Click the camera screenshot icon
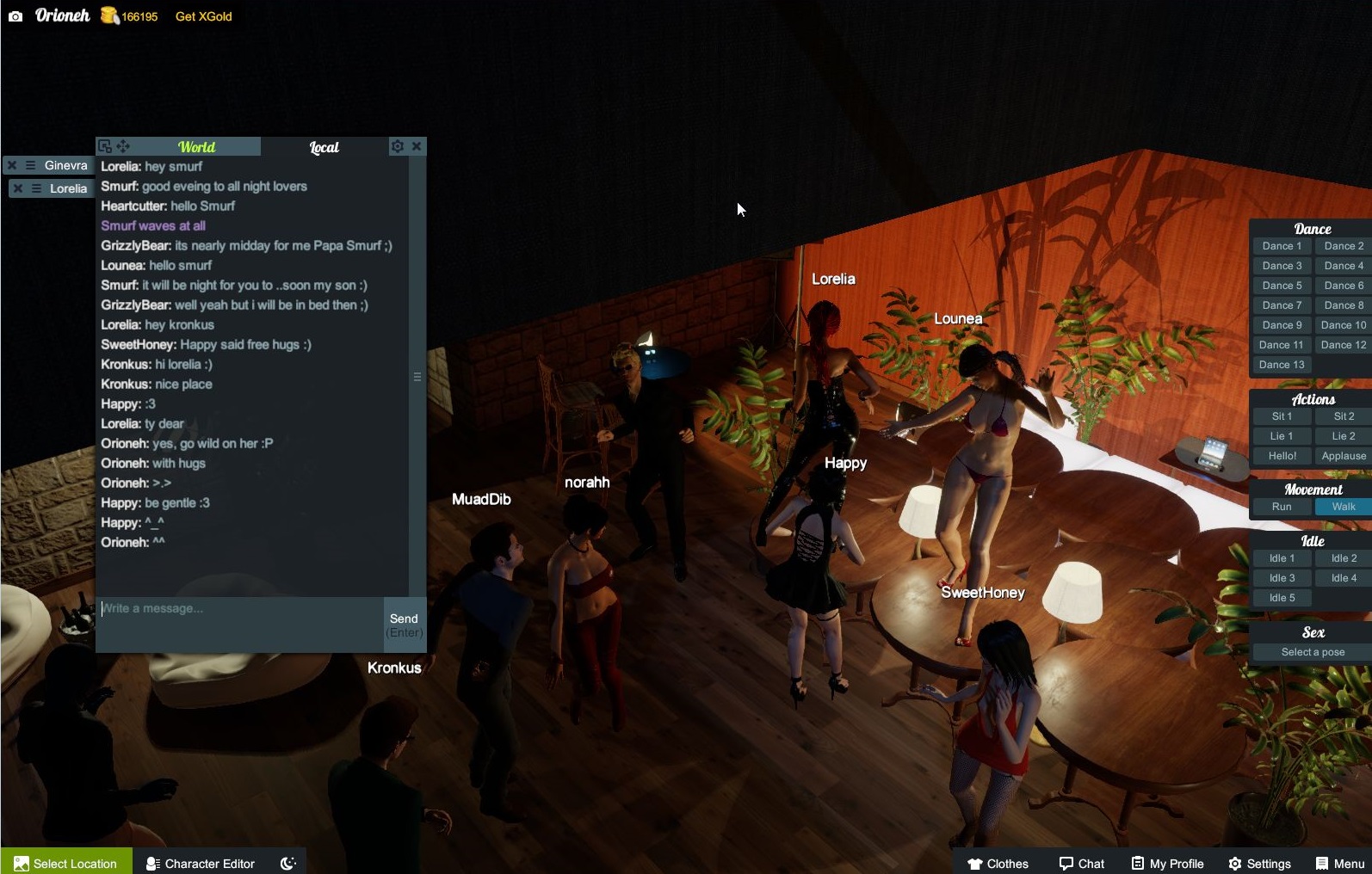The image size is (1372, 874). 15,15
